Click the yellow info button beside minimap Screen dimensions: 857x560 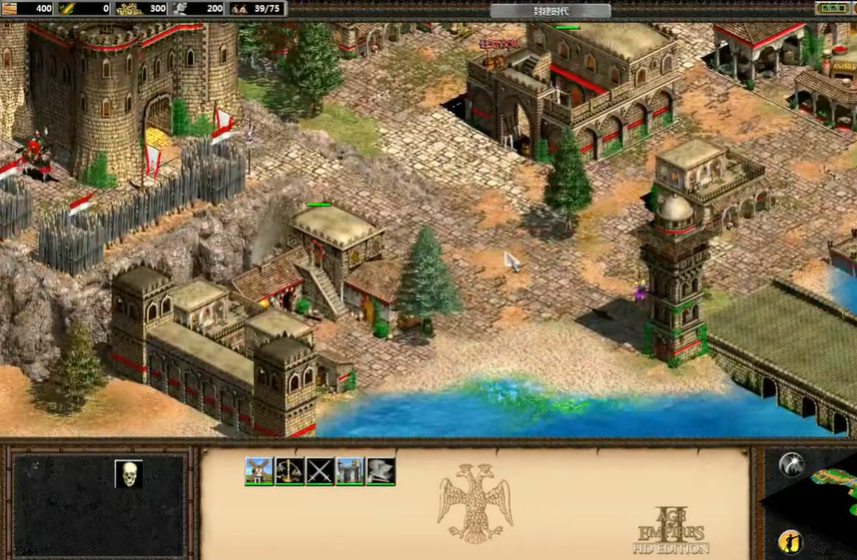coord(790,541)
